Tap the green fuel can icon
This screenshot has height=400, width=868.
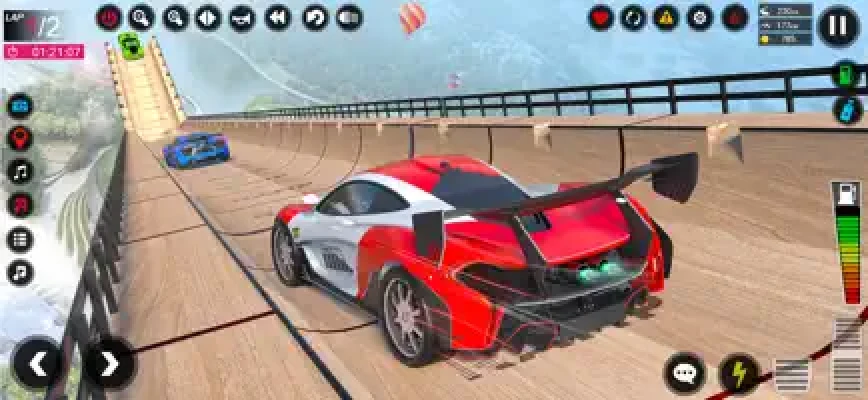click(x=847, y=75)
